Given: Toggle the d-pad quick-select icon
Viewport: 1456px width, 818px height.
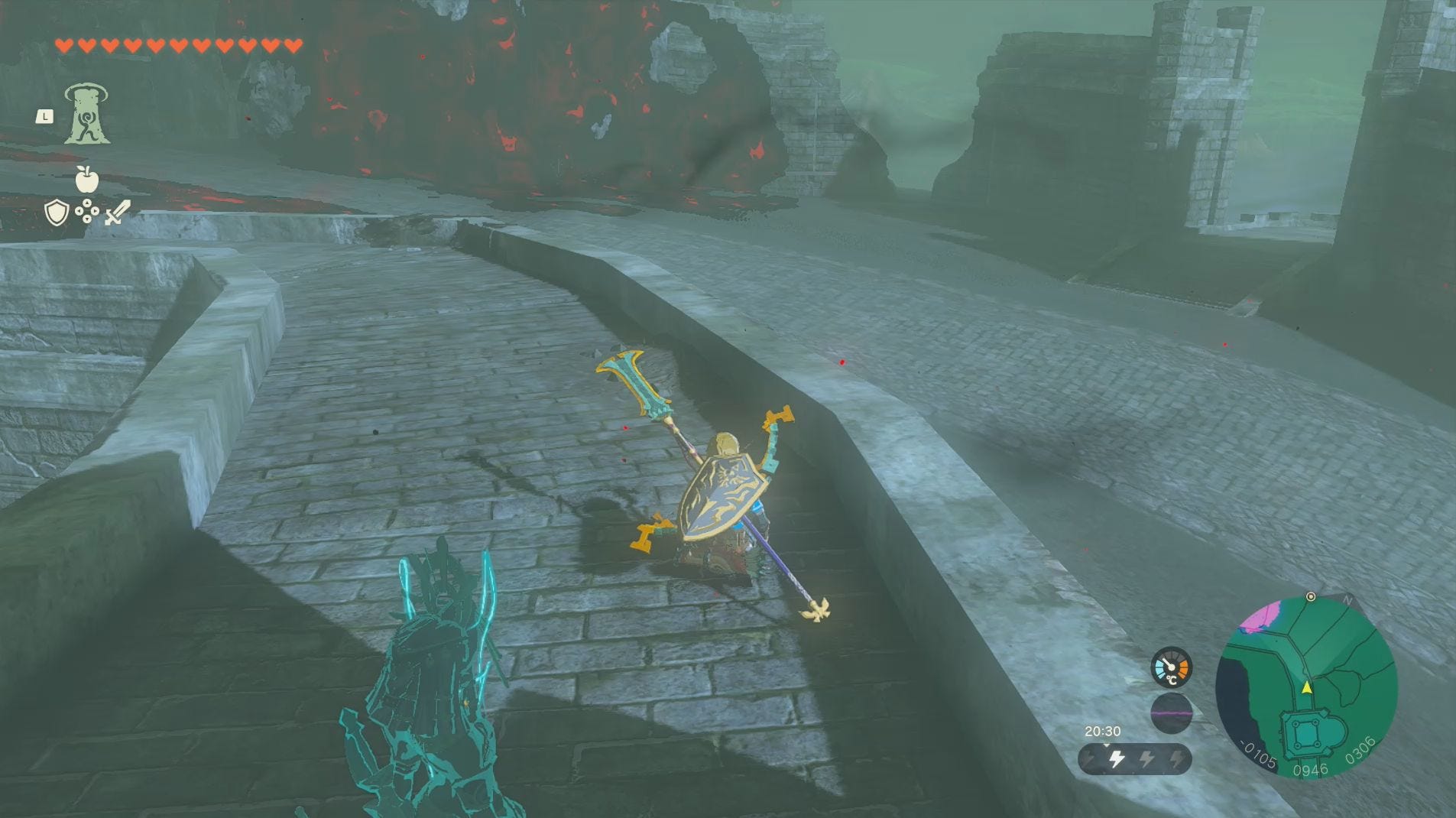Looking at the screenshot, I should (x=87, y=212).
